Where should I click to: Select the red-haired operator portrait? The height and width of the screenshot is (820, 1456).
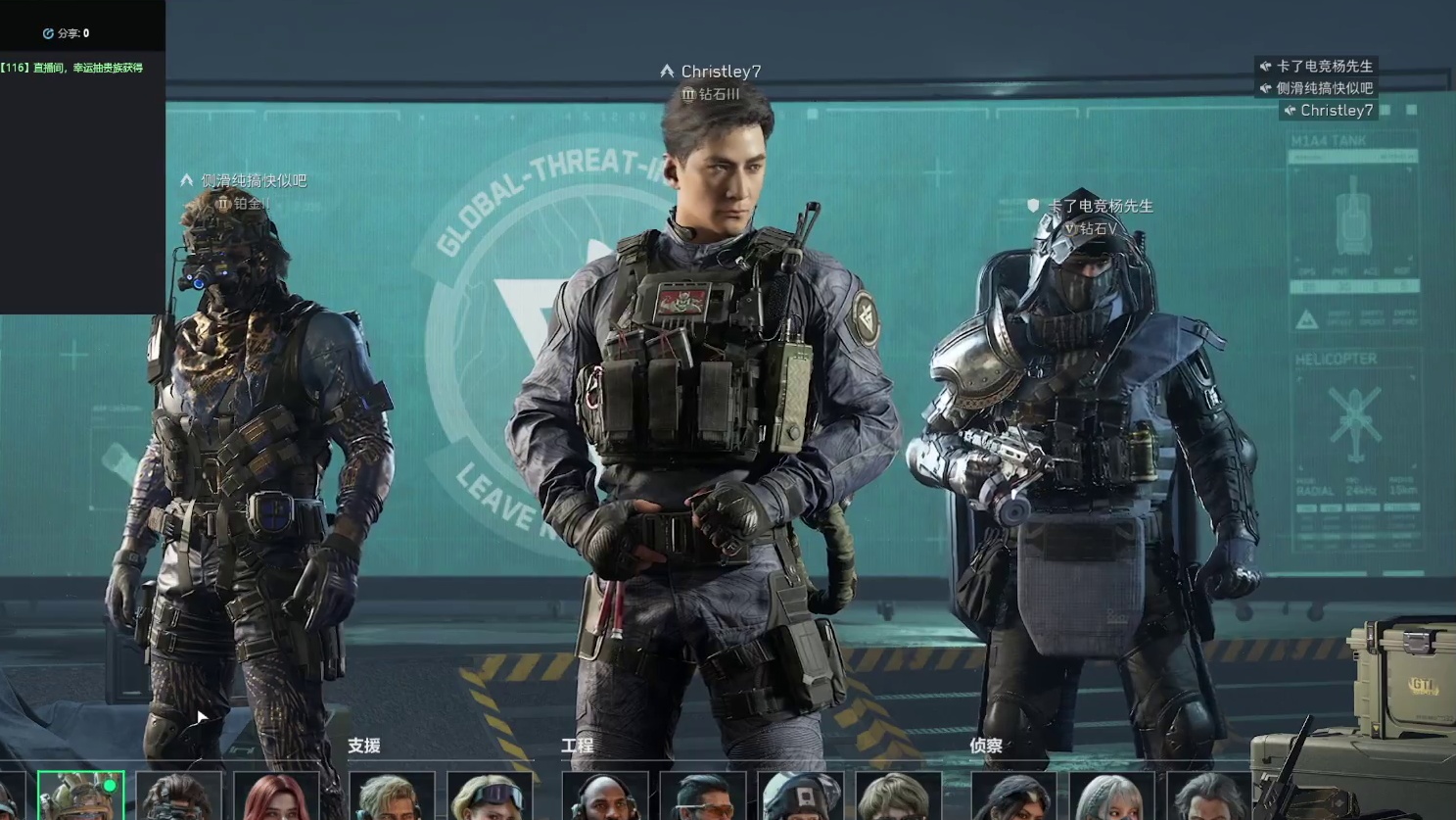coord(277,796)
